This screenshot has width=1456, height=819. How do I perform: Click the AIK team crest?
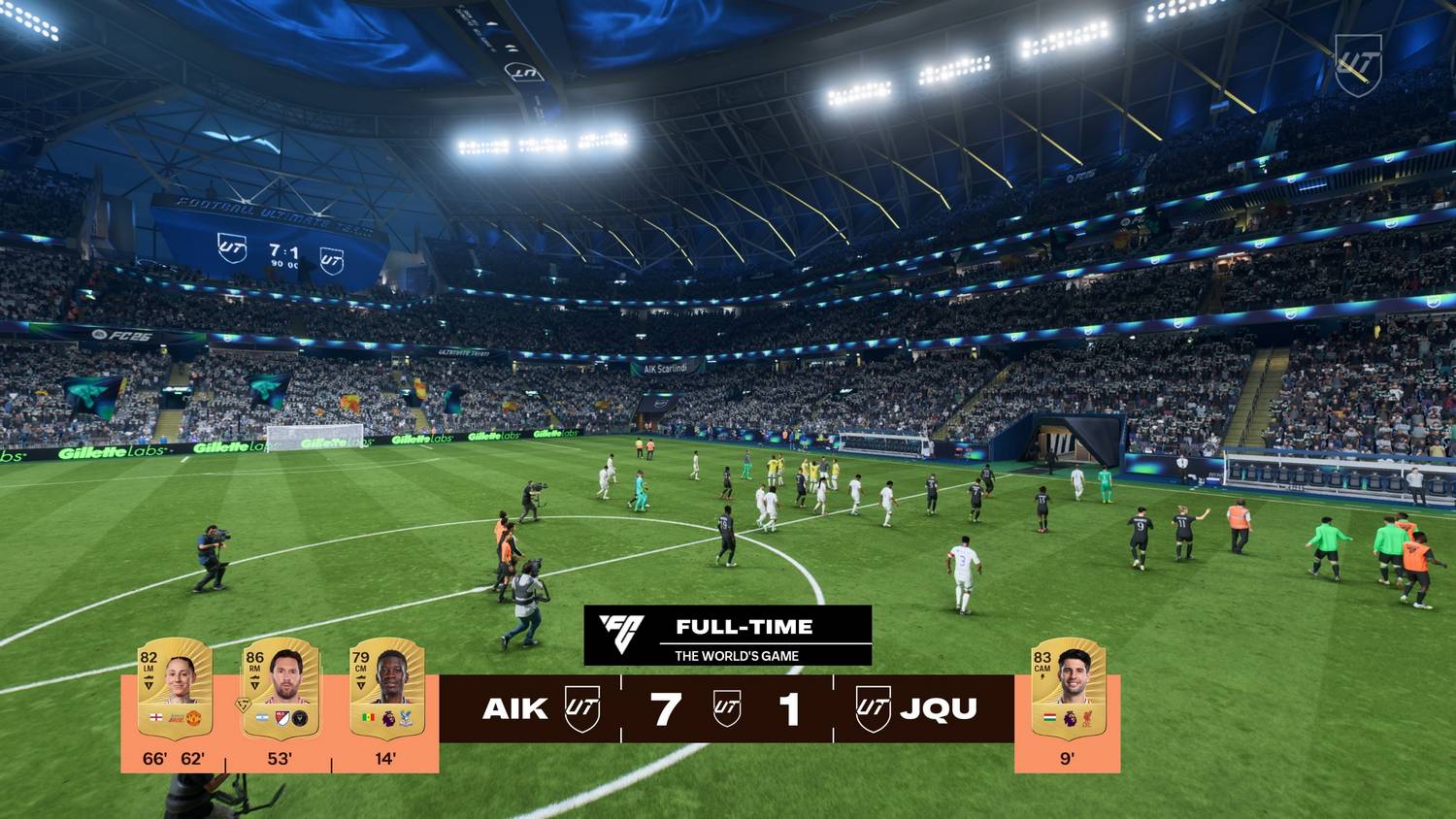click(582, 708)
